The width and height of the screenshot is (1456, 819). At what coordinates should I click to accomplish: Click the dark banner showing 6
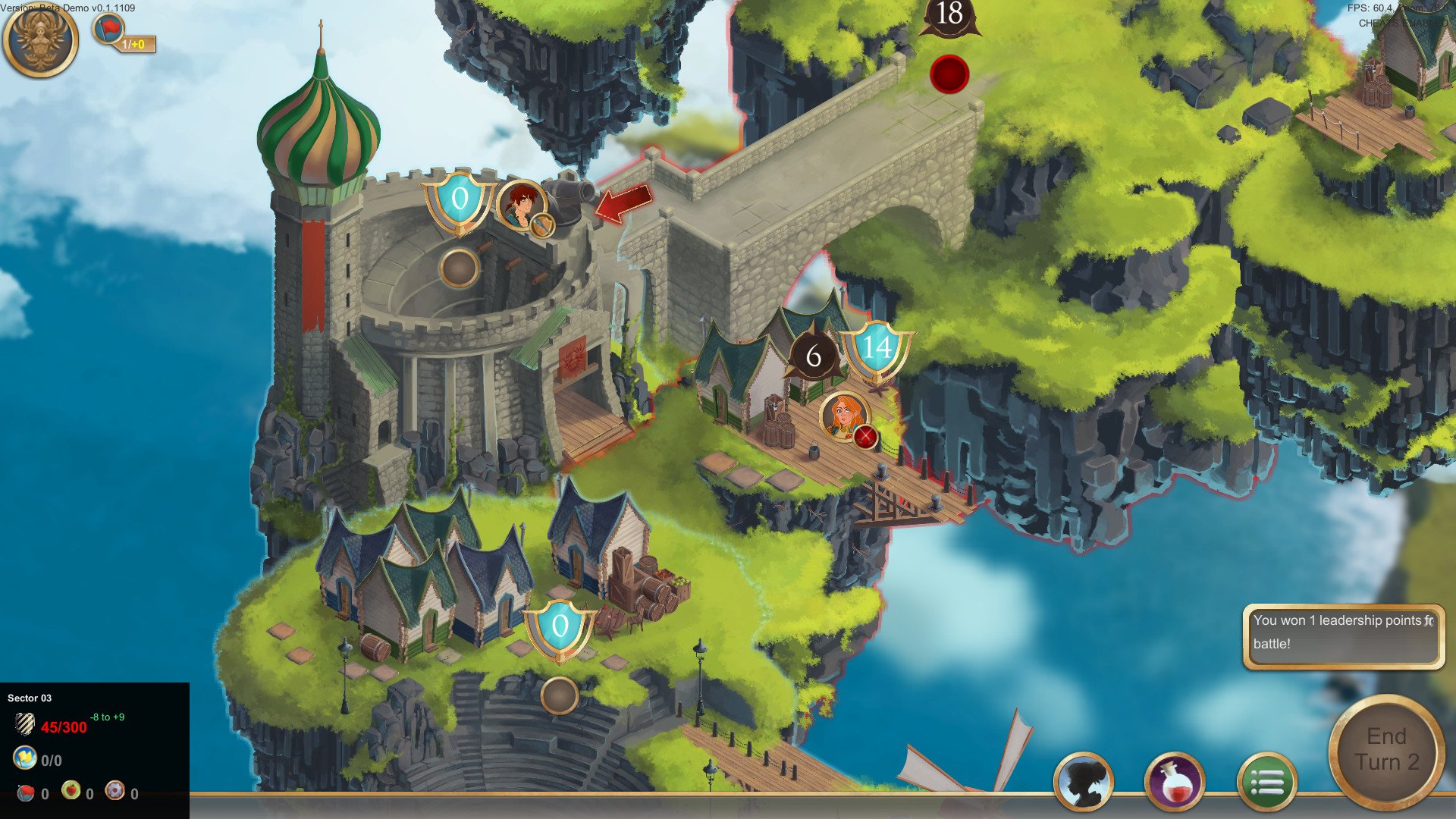pyautogui.click(x=814, y=353)
